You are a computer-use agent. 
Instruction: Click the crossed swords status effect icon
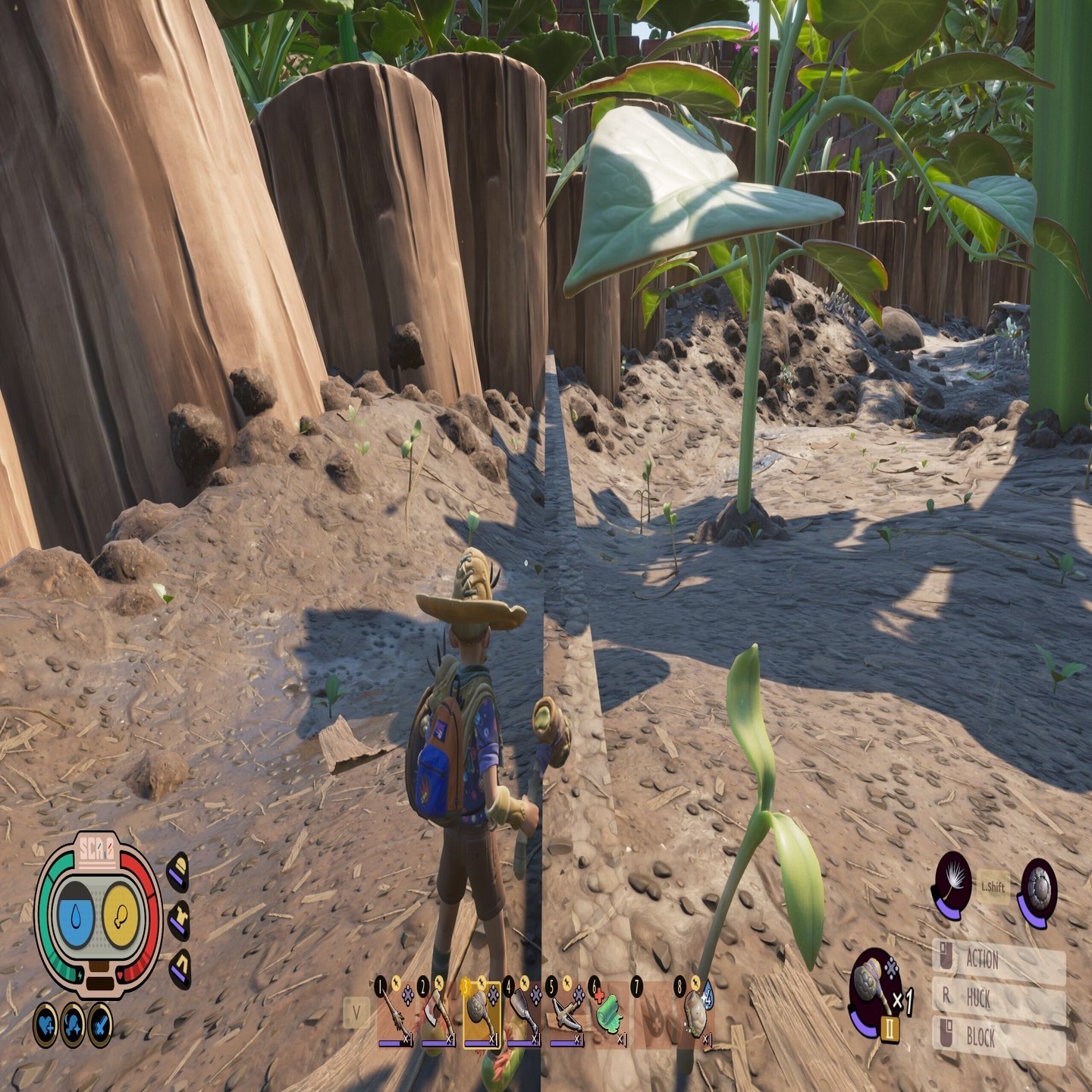(x=100, y=1025)
